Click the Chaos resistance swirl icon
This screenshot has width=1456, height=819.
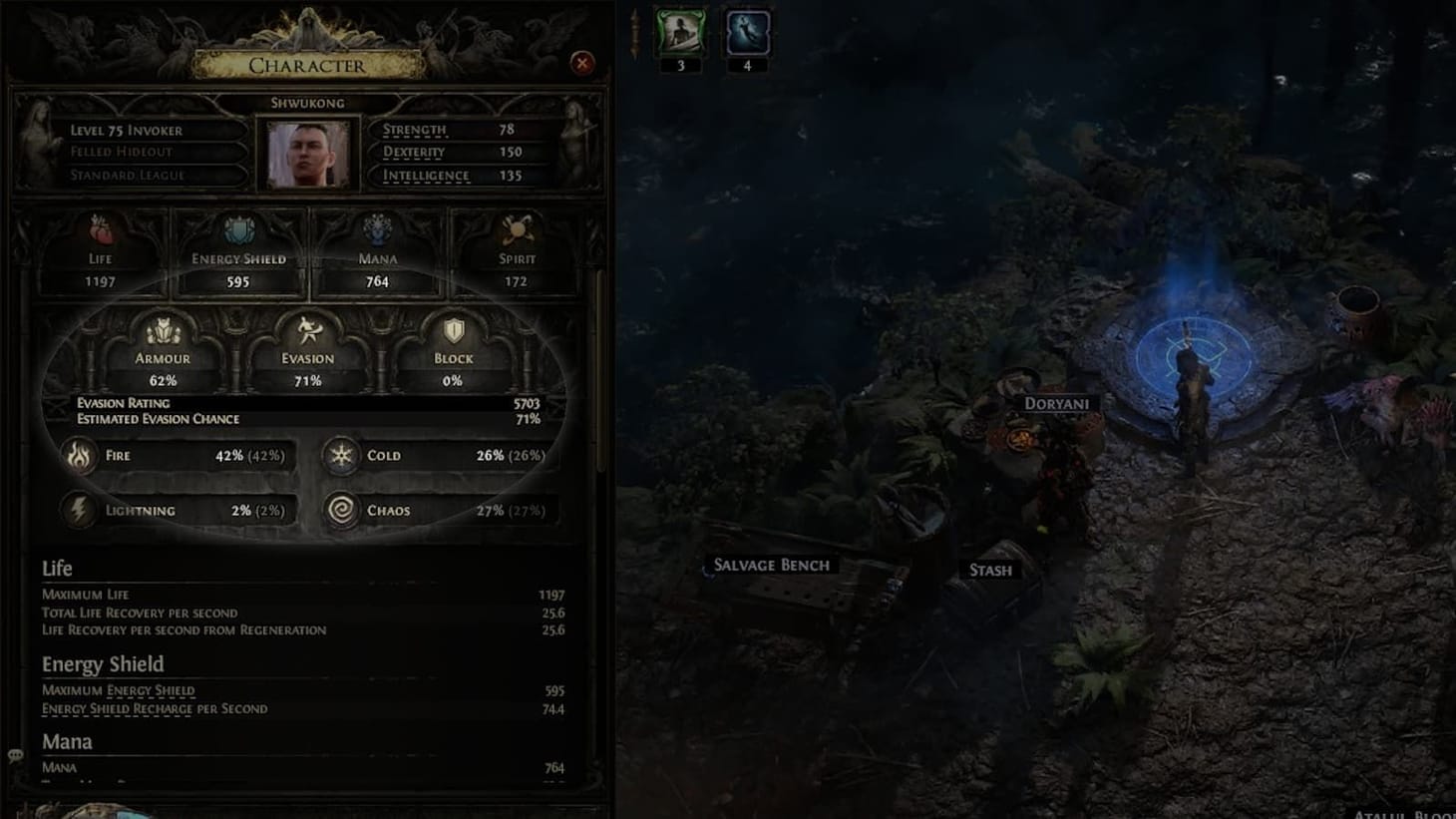coord(339,510)
